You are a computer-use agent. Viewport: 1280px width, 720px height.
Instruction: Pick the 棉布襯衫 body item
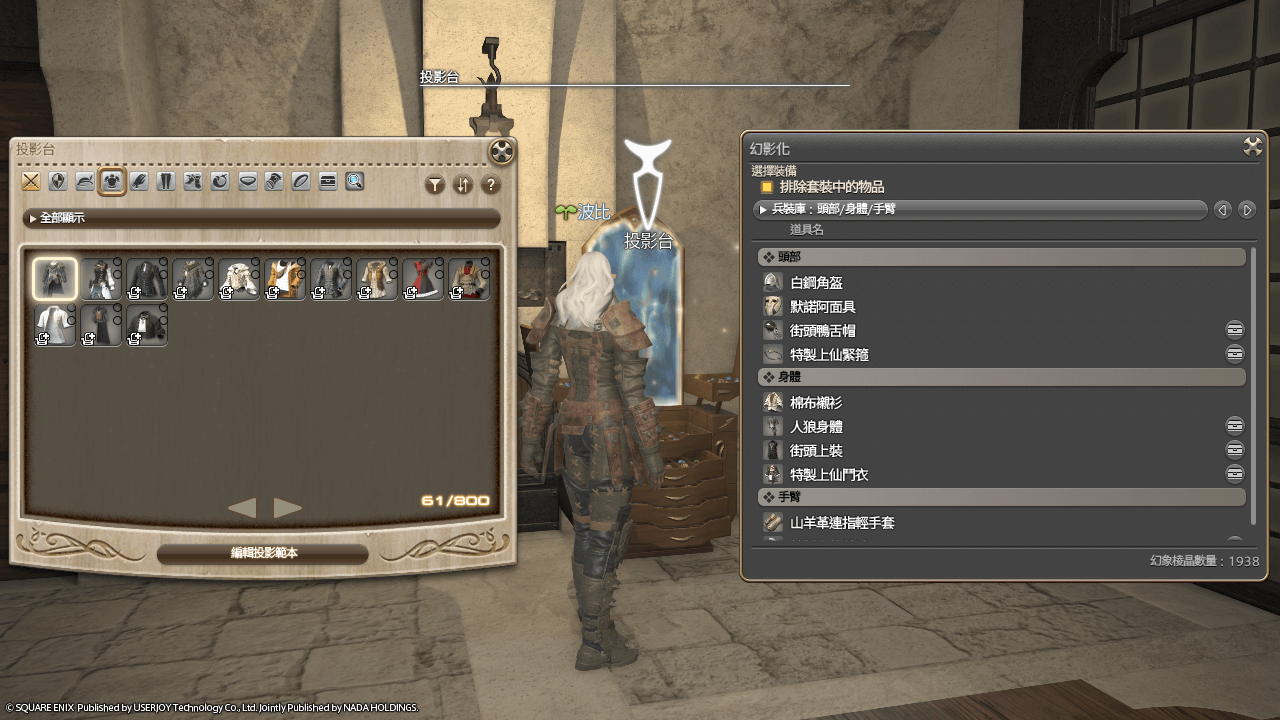pos(816,403)
